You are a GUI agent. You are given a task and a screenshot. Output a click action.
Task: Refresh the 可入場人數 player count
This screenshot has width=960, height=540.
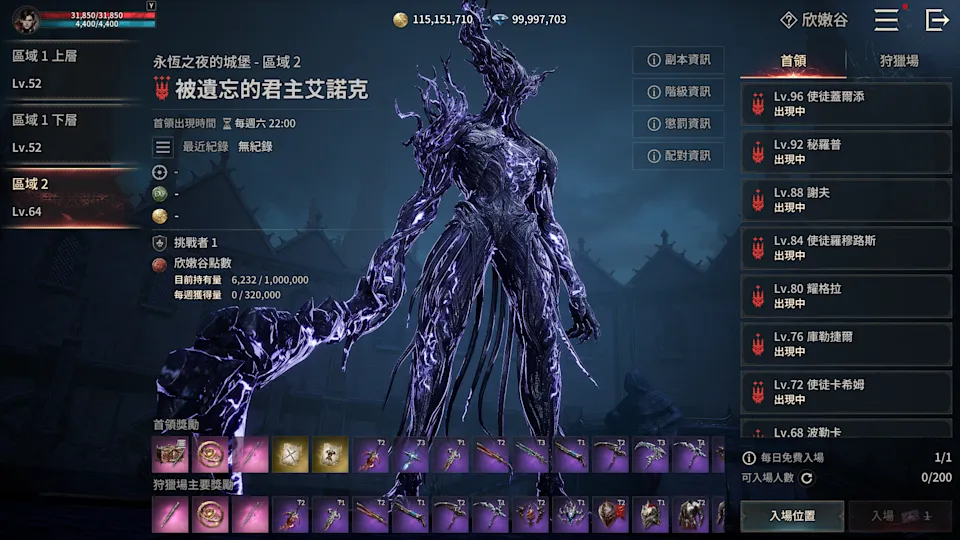806,478
